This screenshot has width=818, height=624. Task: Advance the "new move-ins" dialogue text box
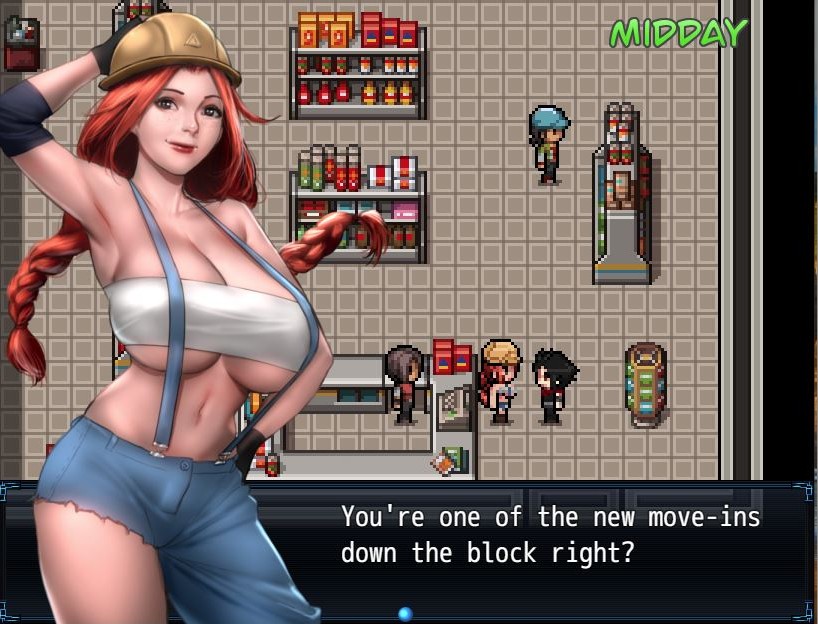tap(550, 536)
